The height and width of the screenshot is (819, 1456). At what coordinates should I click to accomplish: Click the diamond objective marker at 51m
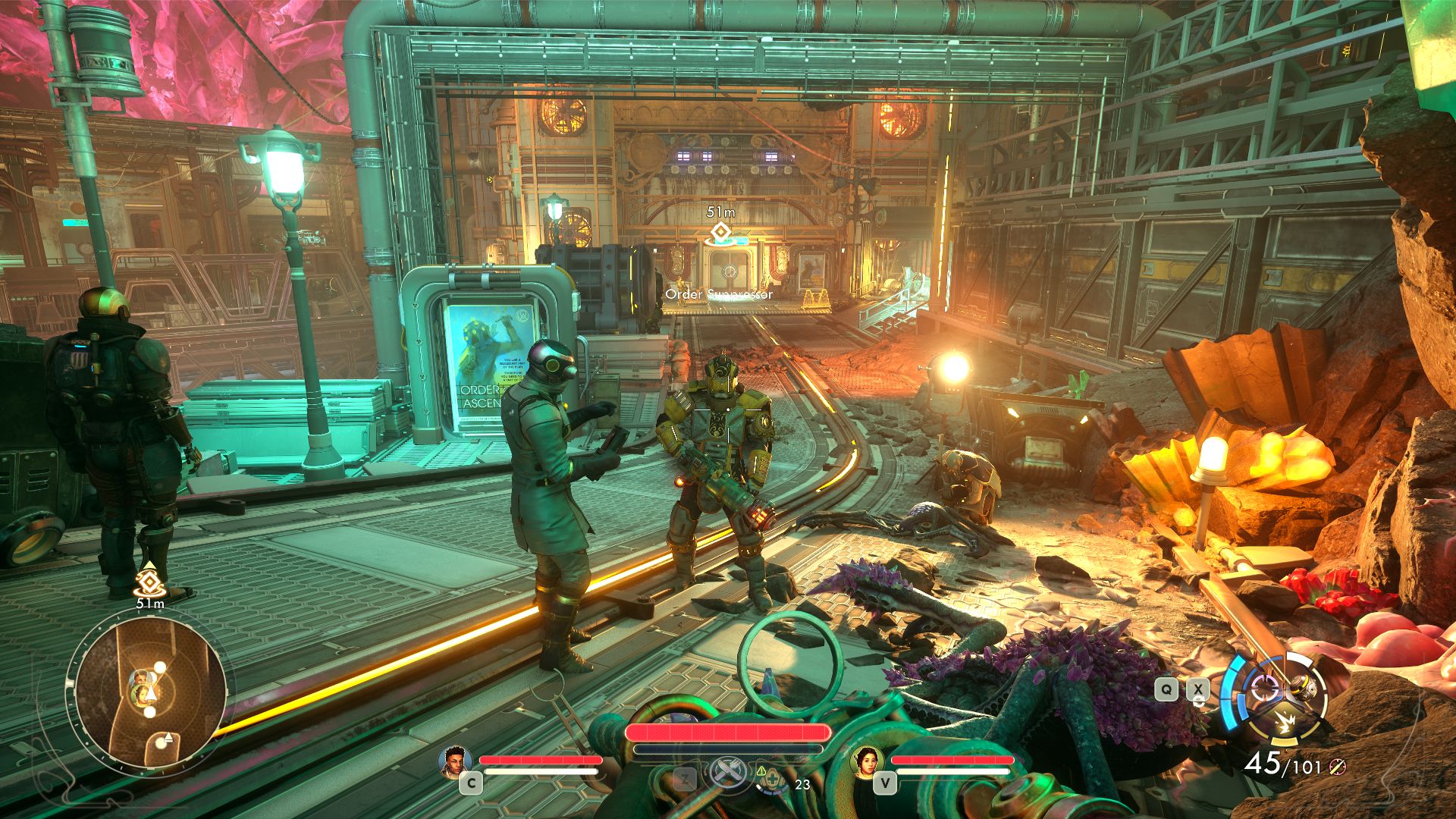tap(719, 231)
